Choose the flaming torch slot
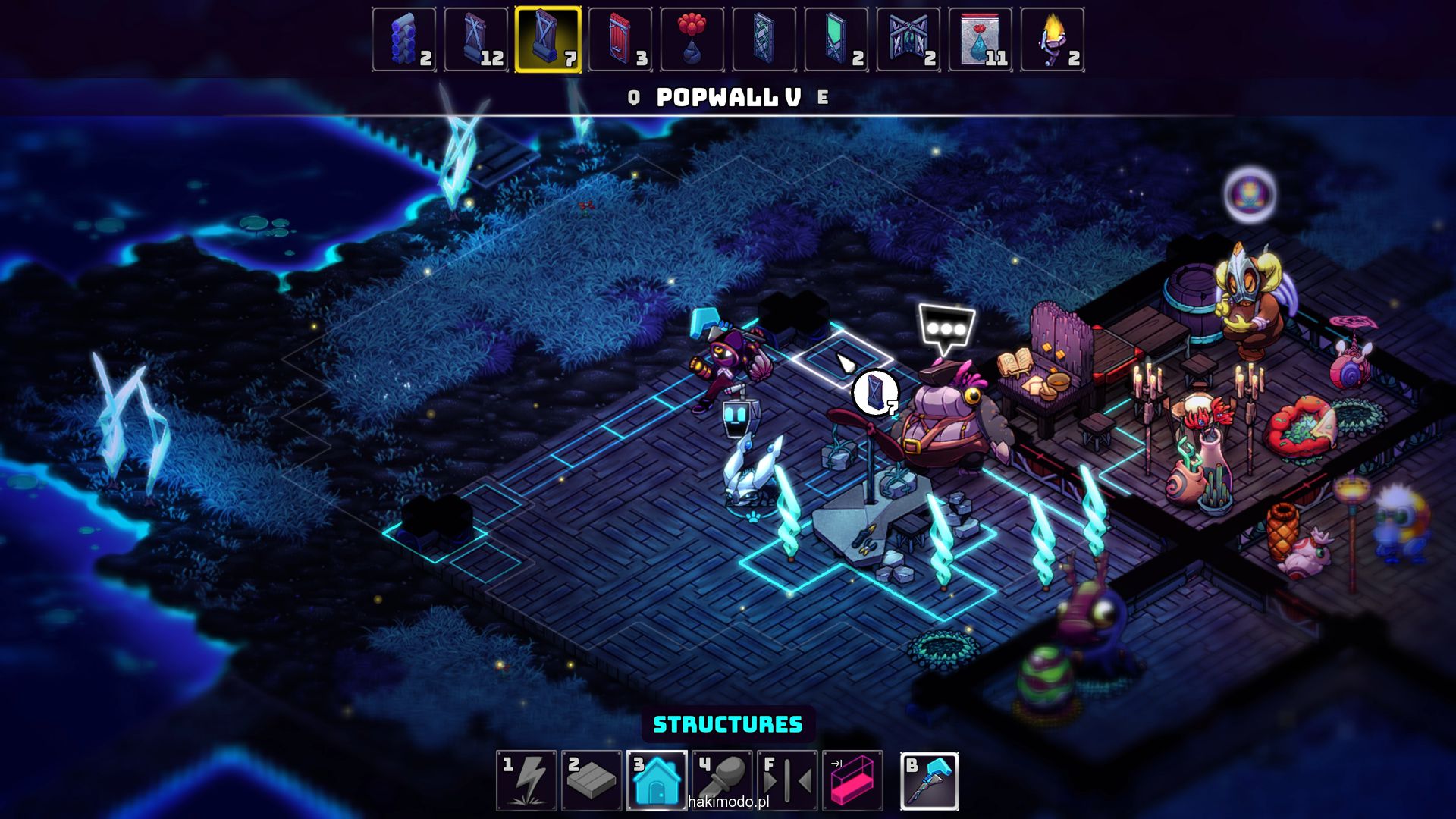 (x=1053, y=39)
